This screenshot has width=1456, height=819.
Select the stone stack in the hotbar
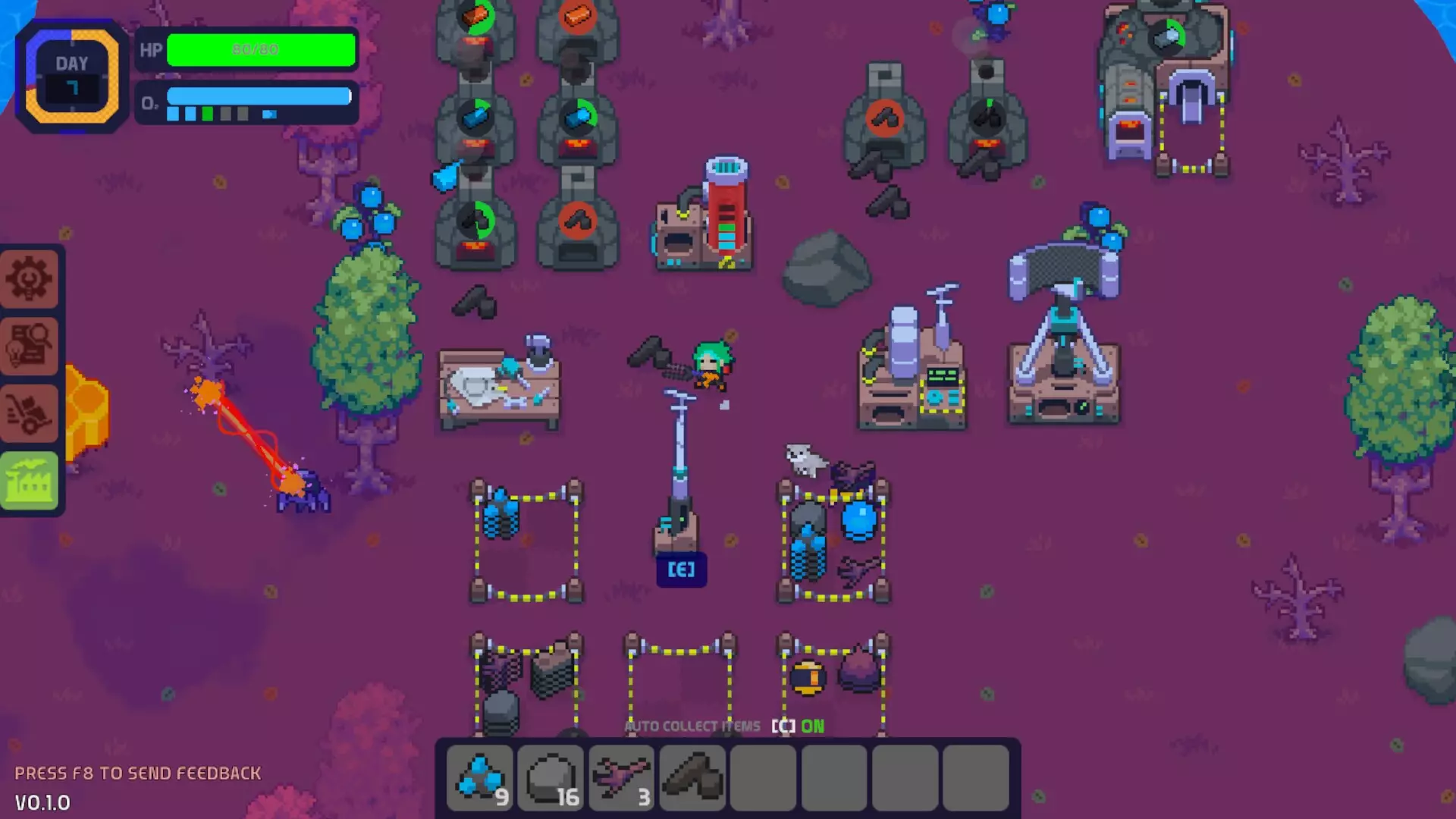point(551,777)
